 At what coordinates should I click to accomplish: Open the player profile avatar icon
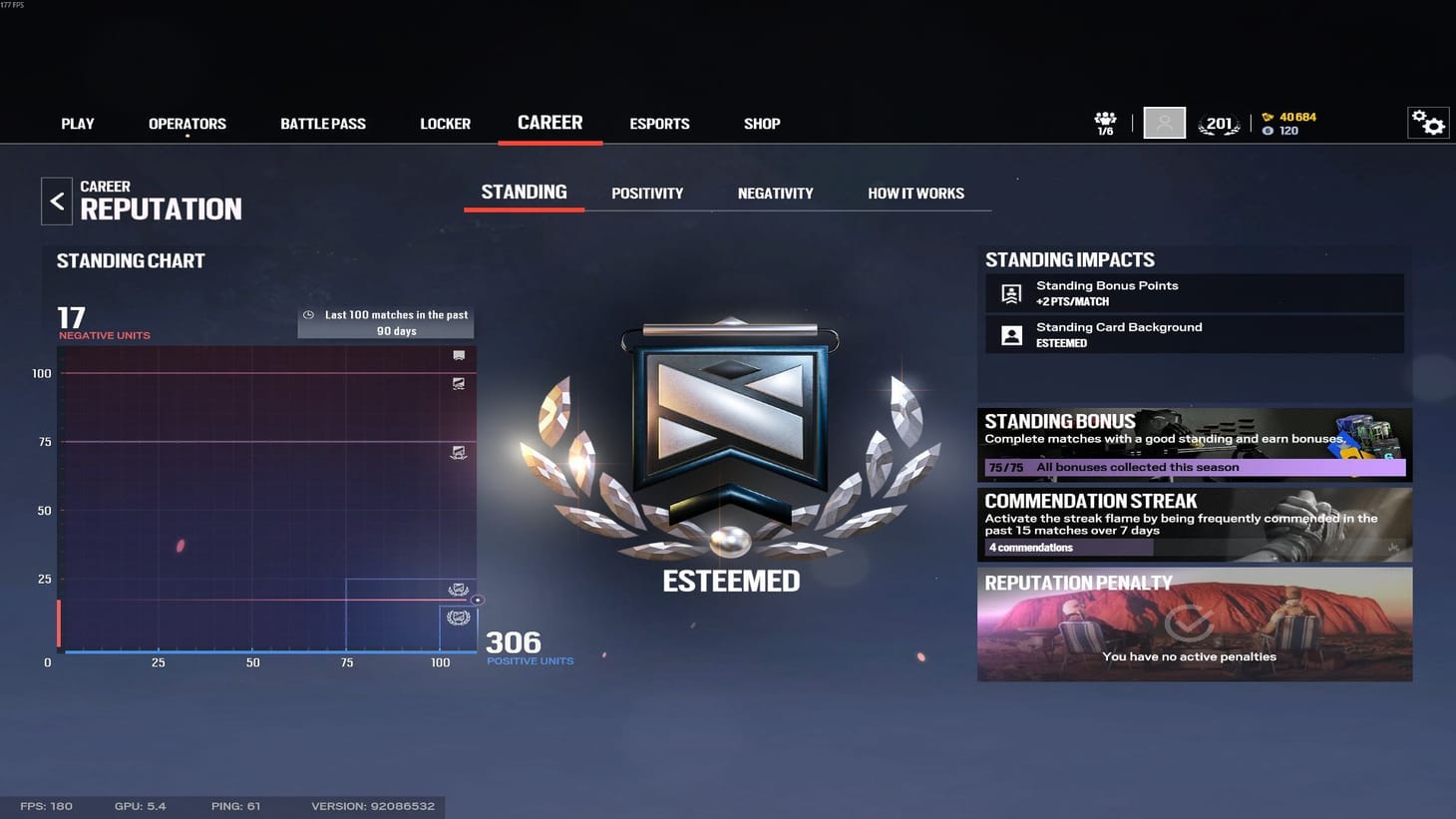point(1164,122)
